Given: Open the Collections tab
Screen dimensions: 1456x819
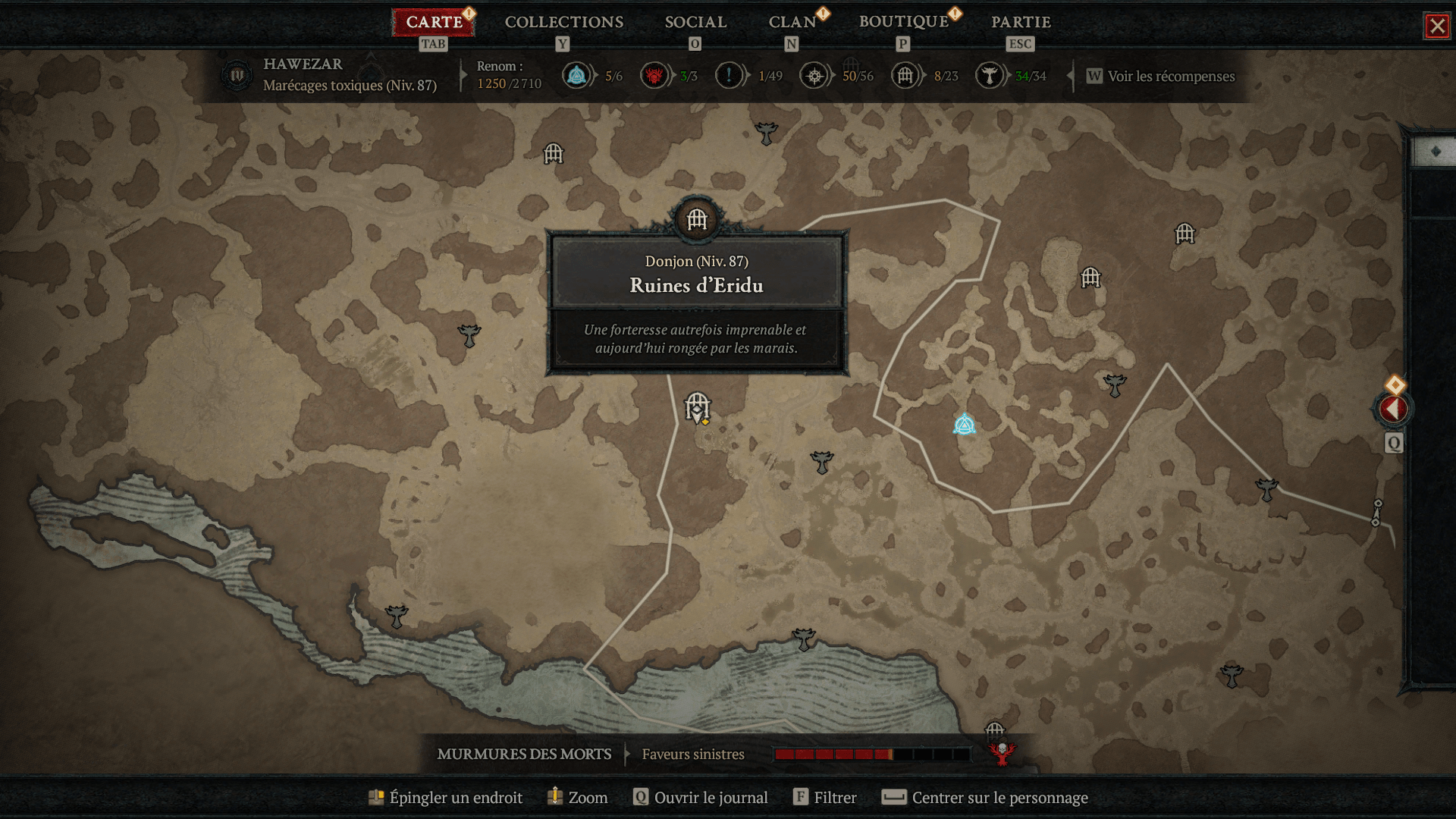Looking at the screenshot, I should (564, 22).
